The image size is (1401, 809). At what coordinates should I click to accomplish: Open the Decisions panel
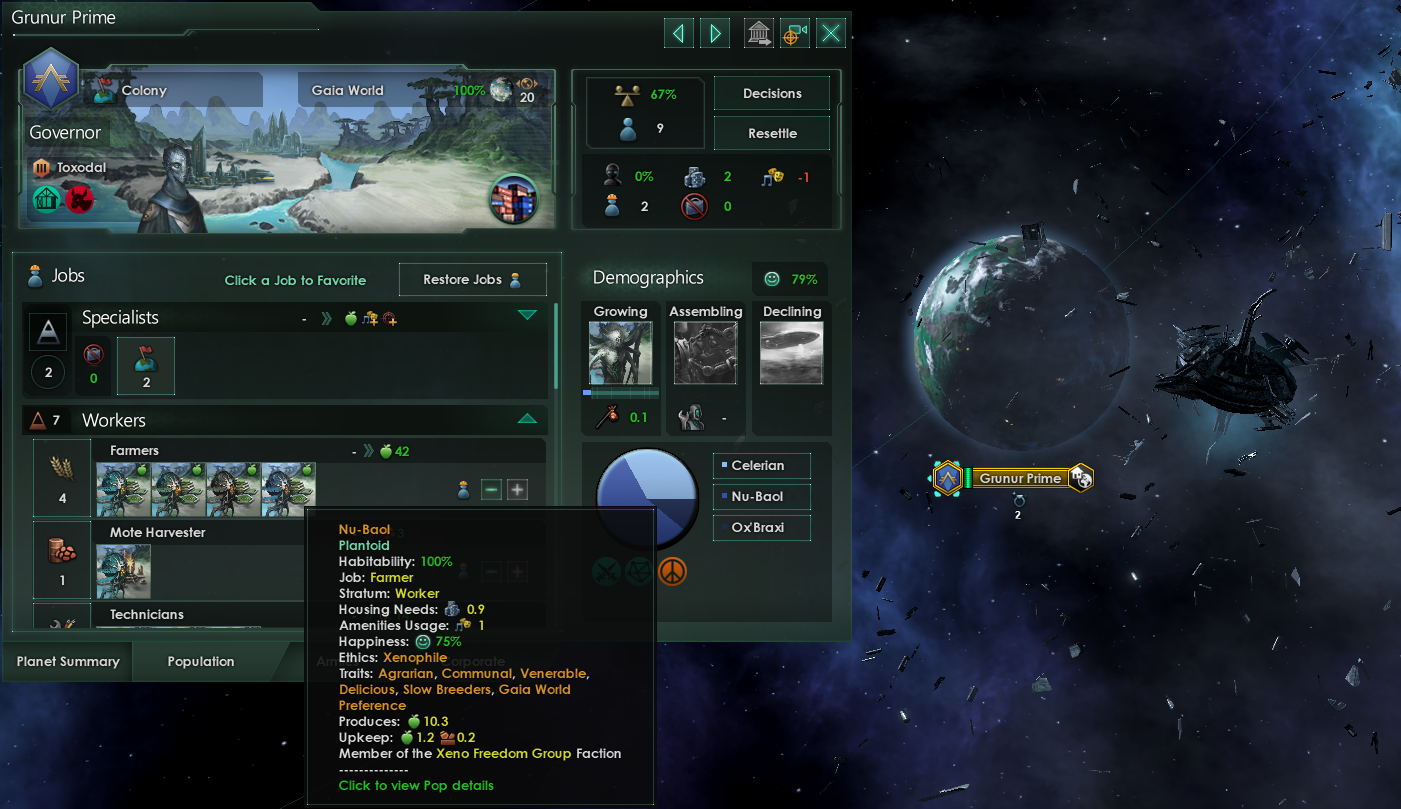point(771,93)
